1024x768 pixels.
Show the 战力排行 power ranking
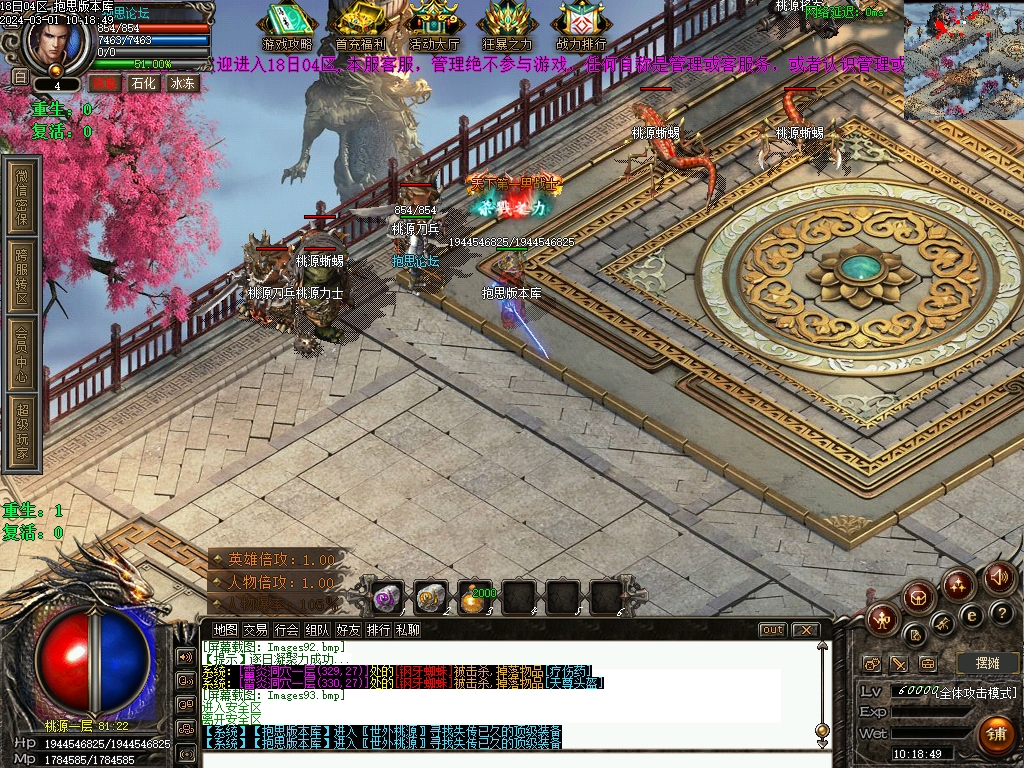[x=581, y=26]
